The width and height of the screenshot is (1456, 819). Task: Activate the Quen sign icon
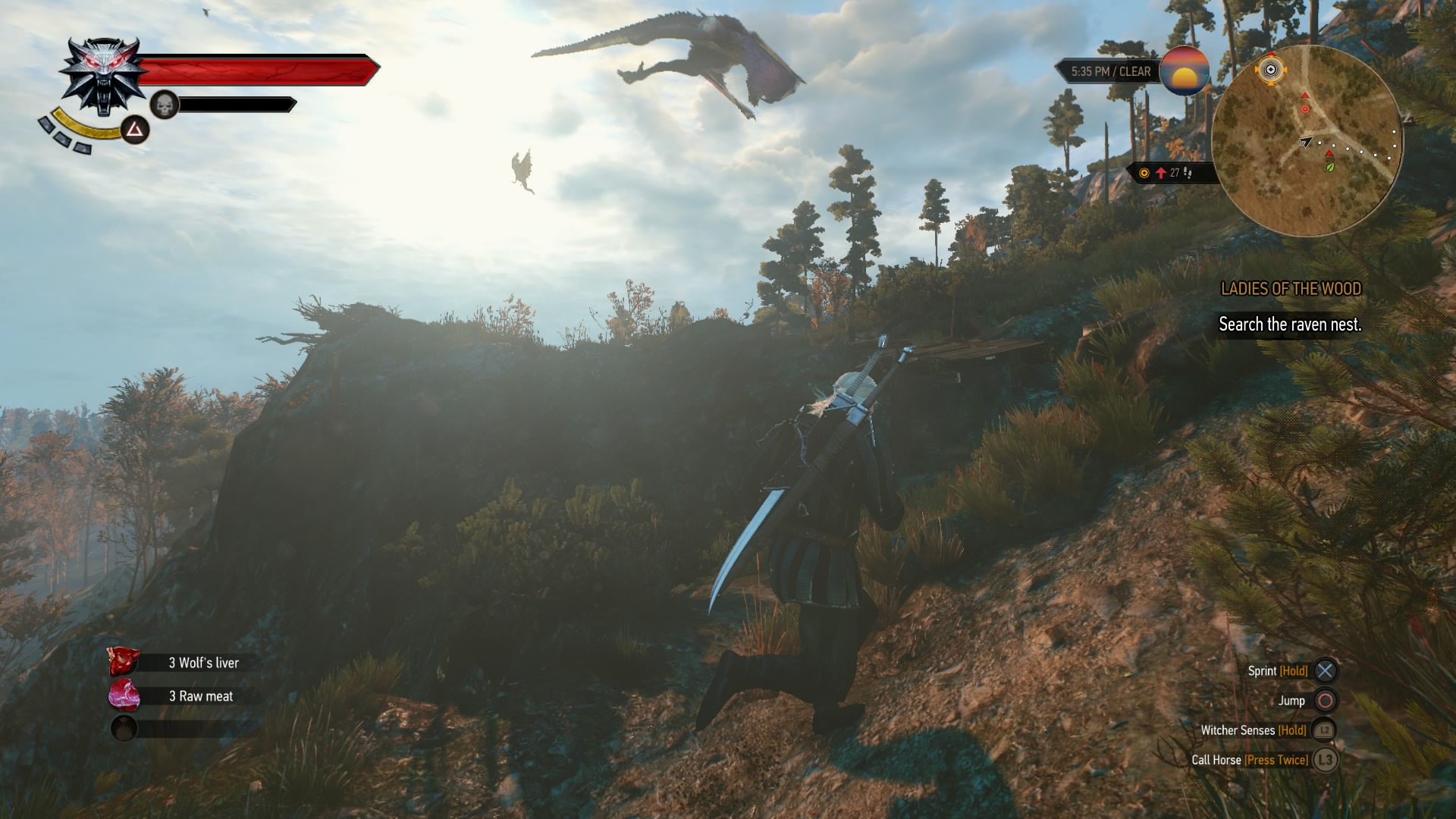[x=135, y=130]
